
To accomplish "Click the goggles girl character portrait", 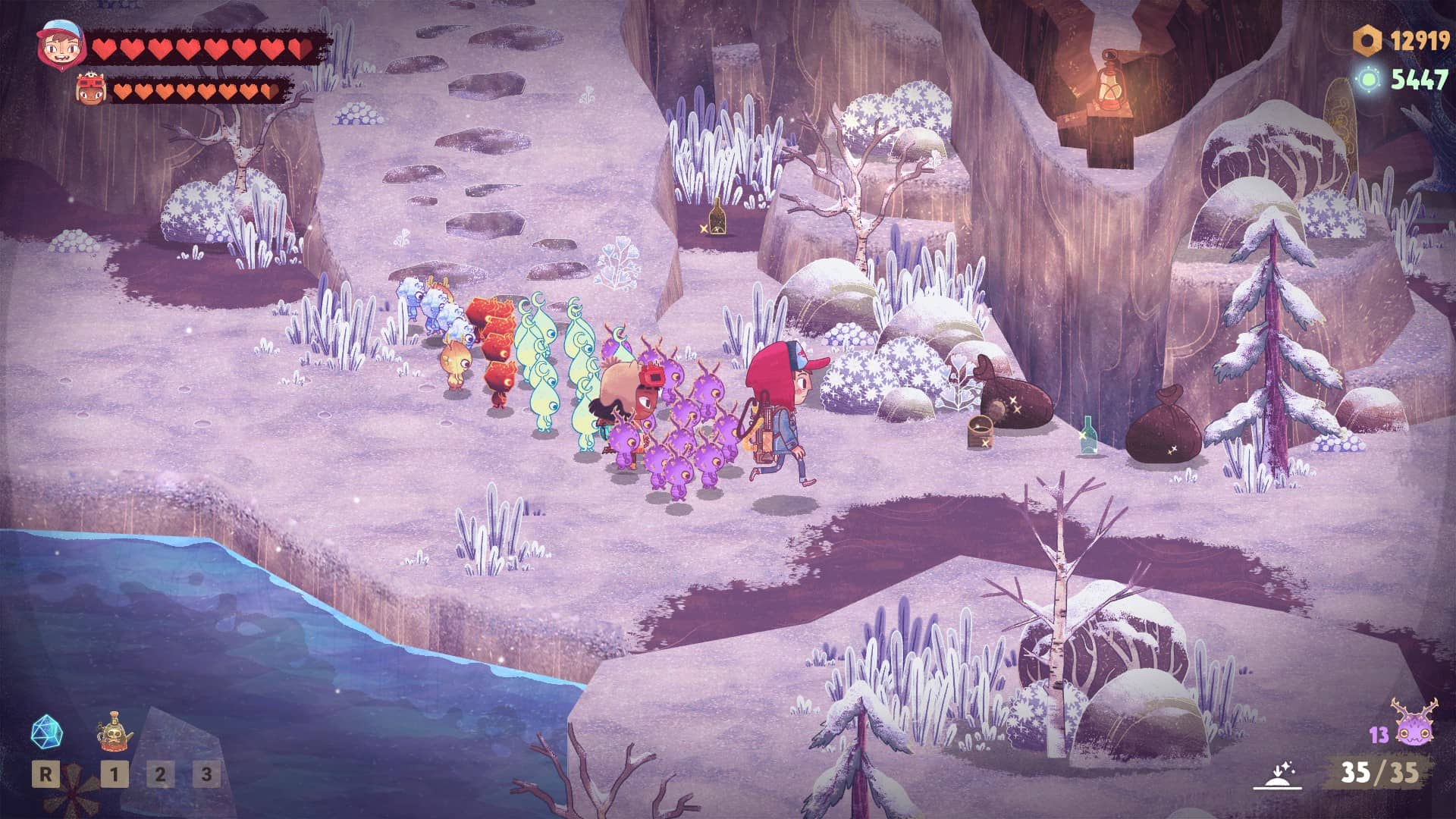I will click(92, 91).
